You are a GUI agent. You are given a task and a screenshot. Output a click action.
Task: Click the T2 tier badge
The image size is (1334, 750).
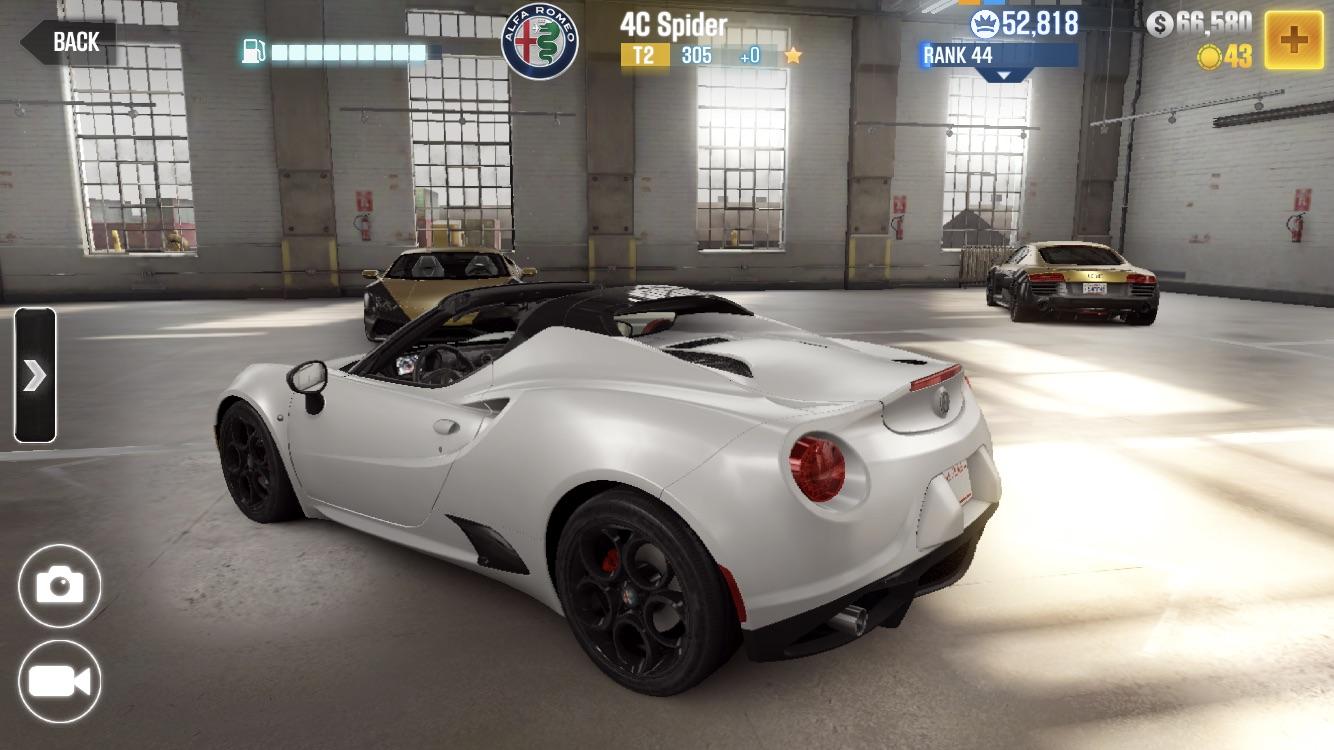pyautogui.click(x=647, y=56)
